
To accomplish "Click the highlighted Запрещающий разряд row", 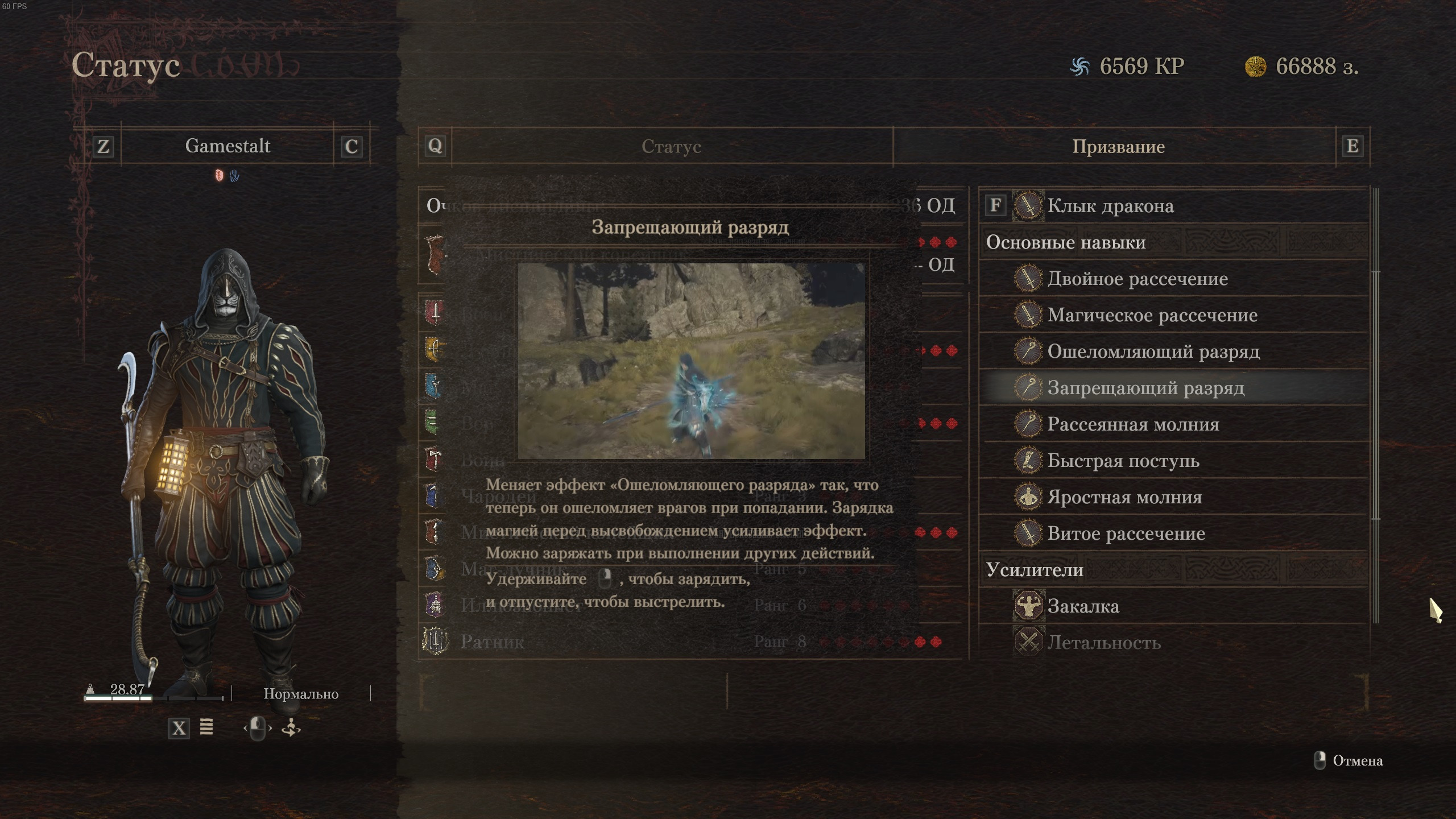I will 1145,388.
